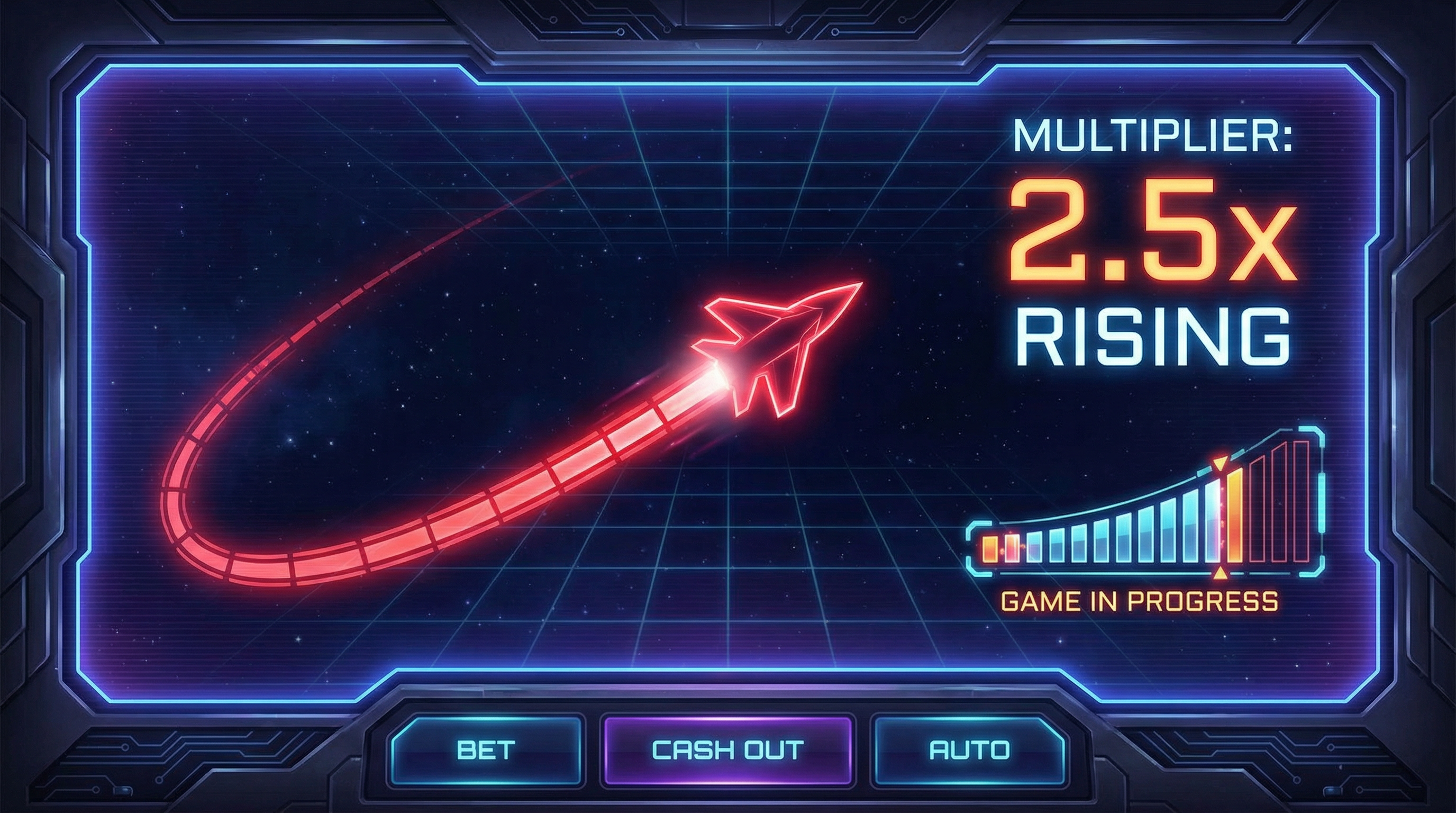Enable the AUTO play button
Screen dimensions: 1456x813
[969, 750]
